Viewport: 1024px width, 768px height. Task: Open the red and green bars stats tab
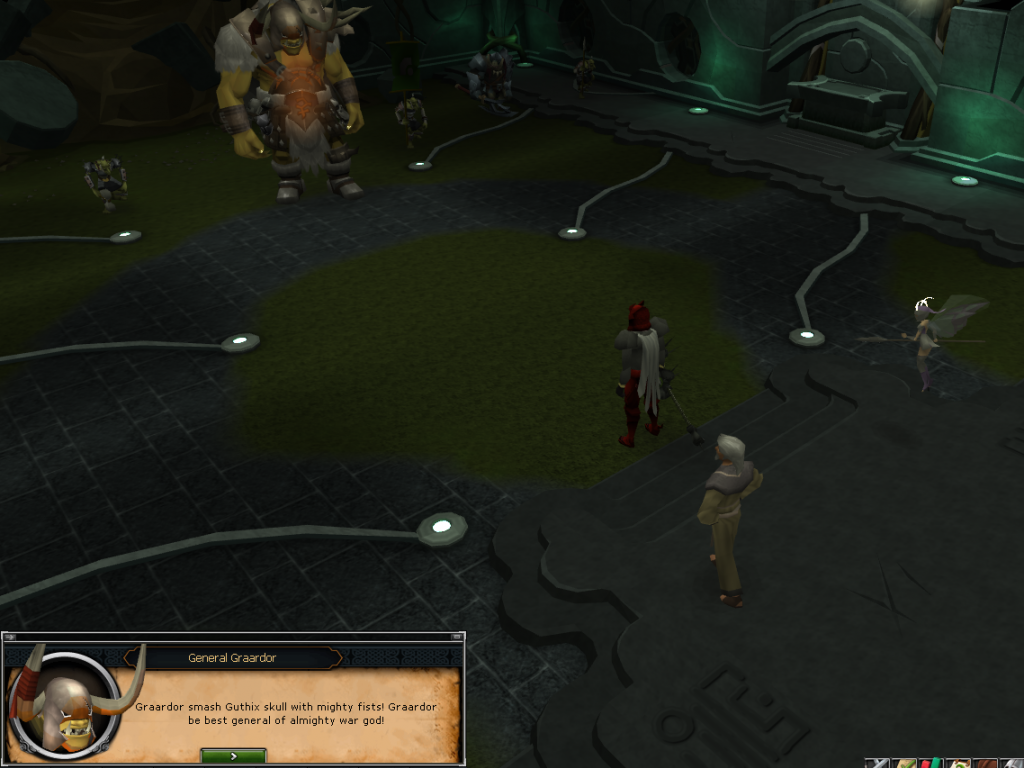point(932,763)
